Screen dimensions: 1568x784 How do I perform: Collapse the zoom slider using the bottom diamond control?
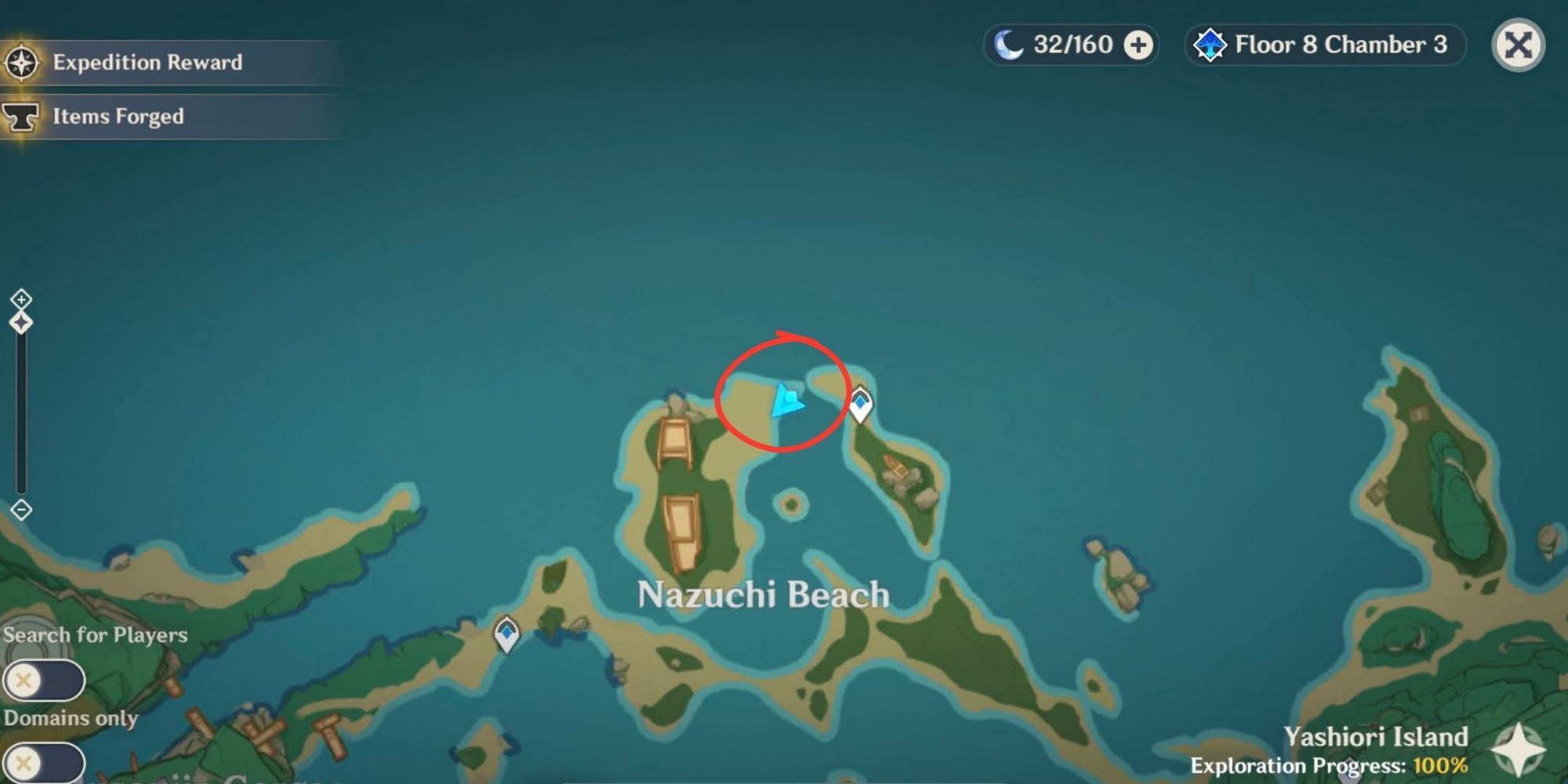[21, 508]
